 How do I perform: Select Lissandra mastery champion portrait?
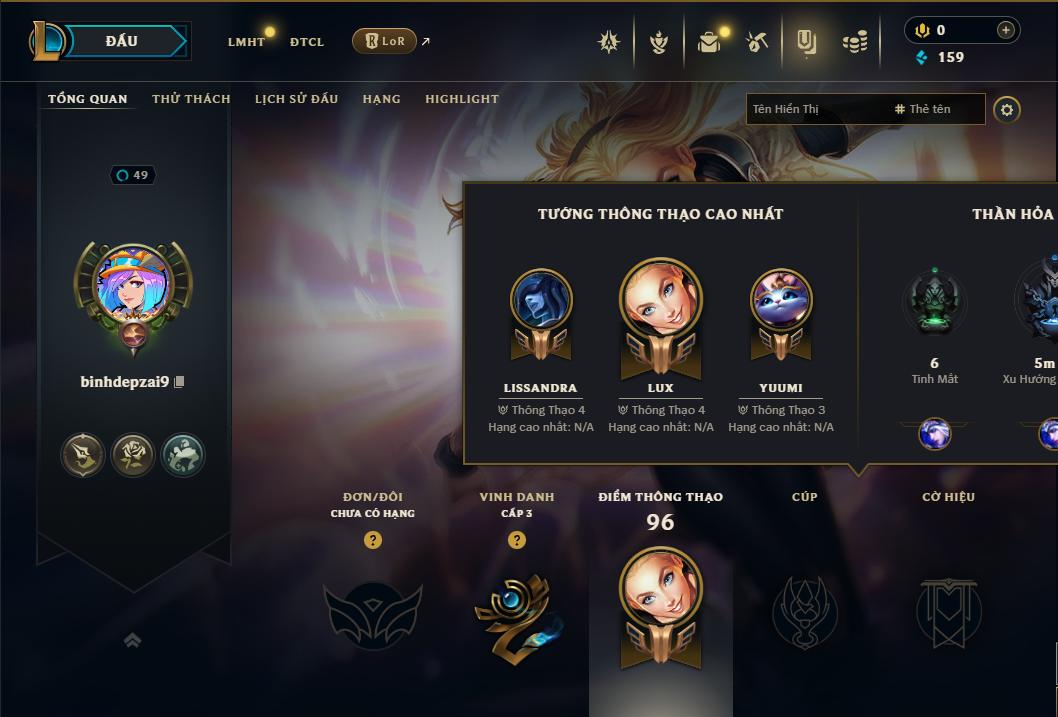click(x=541, y=300)
